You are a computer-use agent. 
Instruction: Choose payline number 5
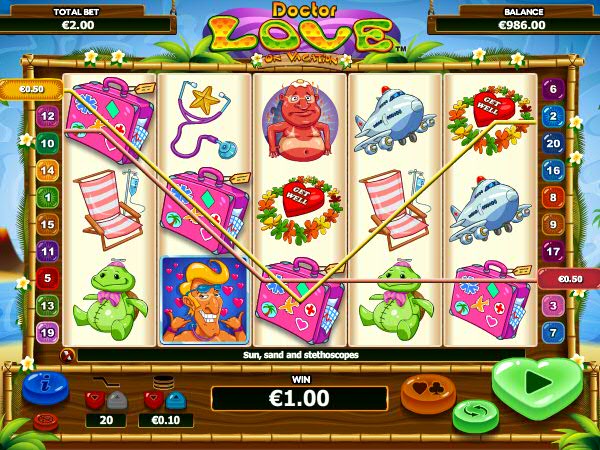click(47, 277)
